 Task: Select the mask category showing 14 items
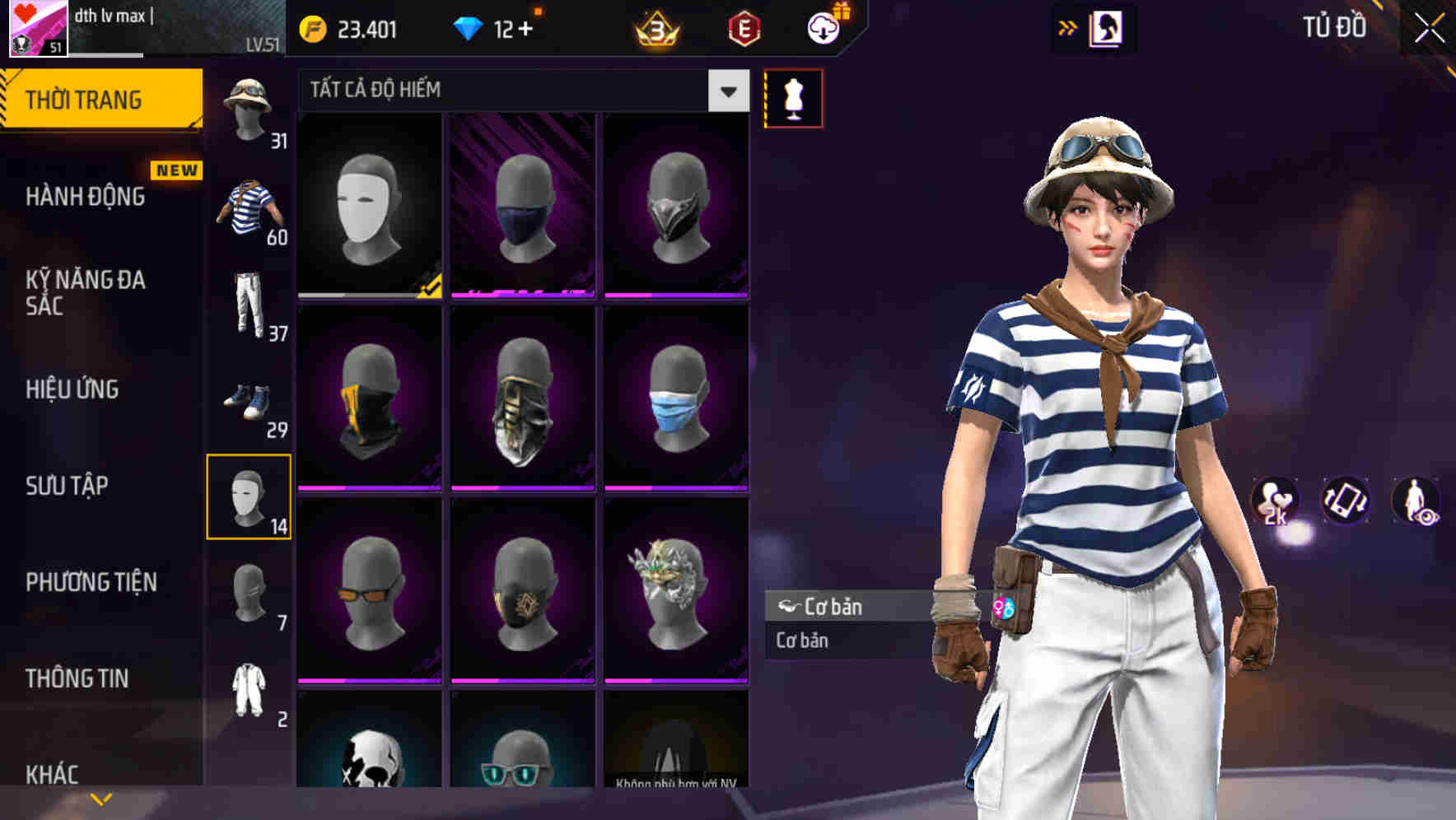pyautogui.click(x=250, y=494)
